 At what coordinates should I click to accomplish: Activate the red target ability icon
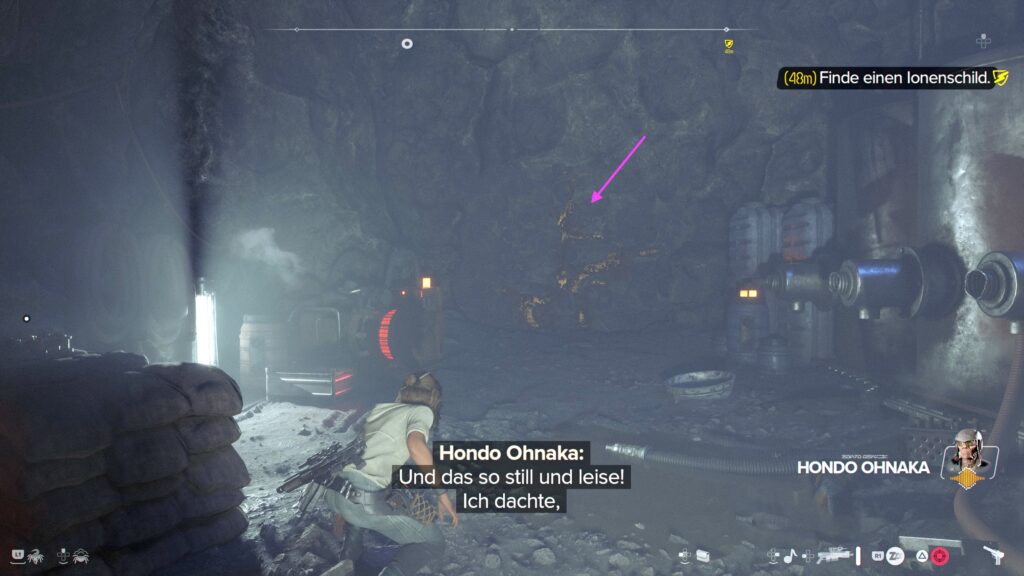click(x=938, y=555)
